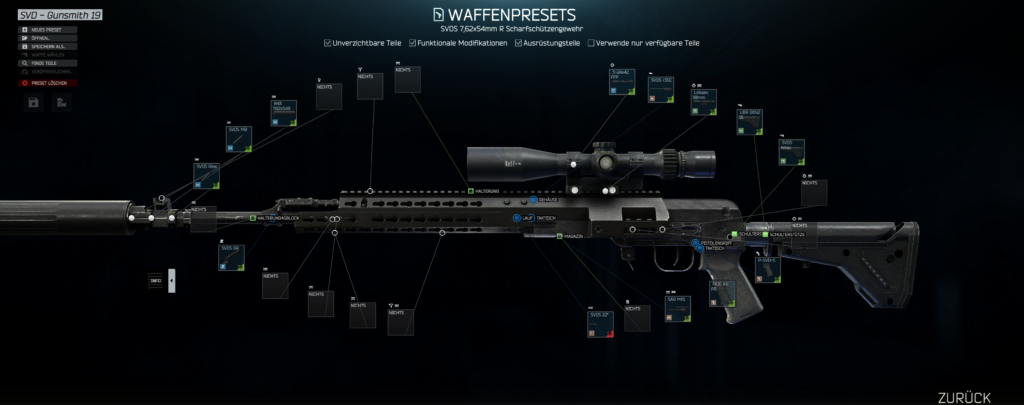1024x405 pixels.
Task: Click the floppy disk save icon
Action: (34, 102)
